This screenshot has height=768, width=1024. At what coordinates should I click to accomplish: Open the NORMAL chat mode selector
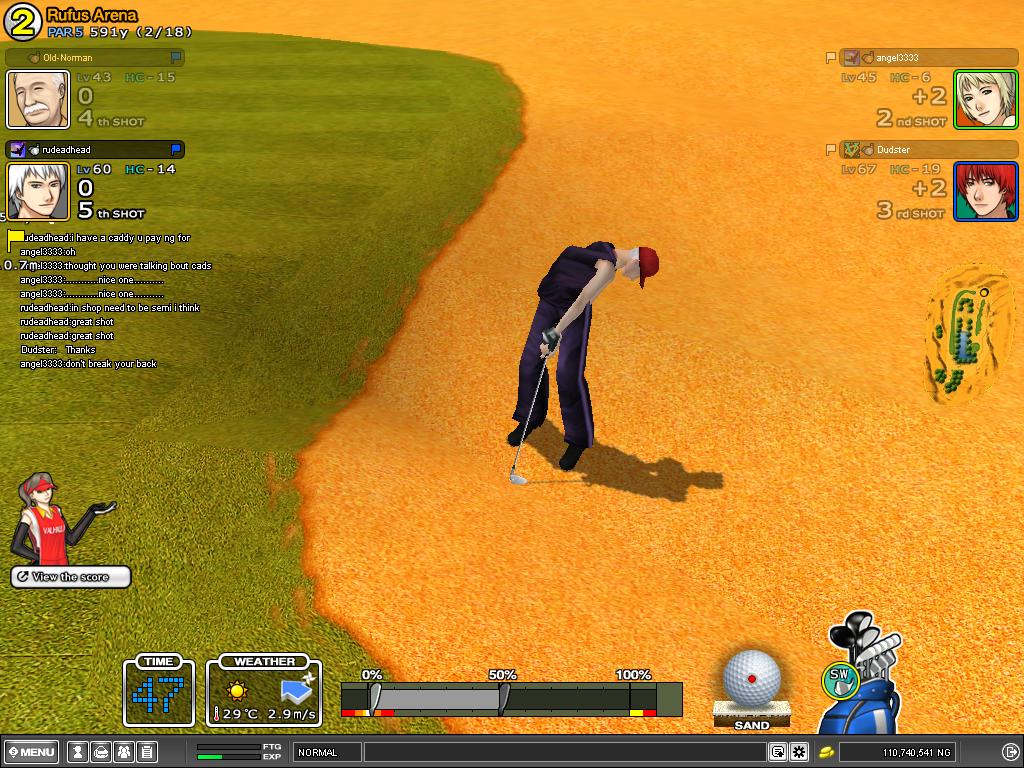pyautogui.click(x=327, y=752)
